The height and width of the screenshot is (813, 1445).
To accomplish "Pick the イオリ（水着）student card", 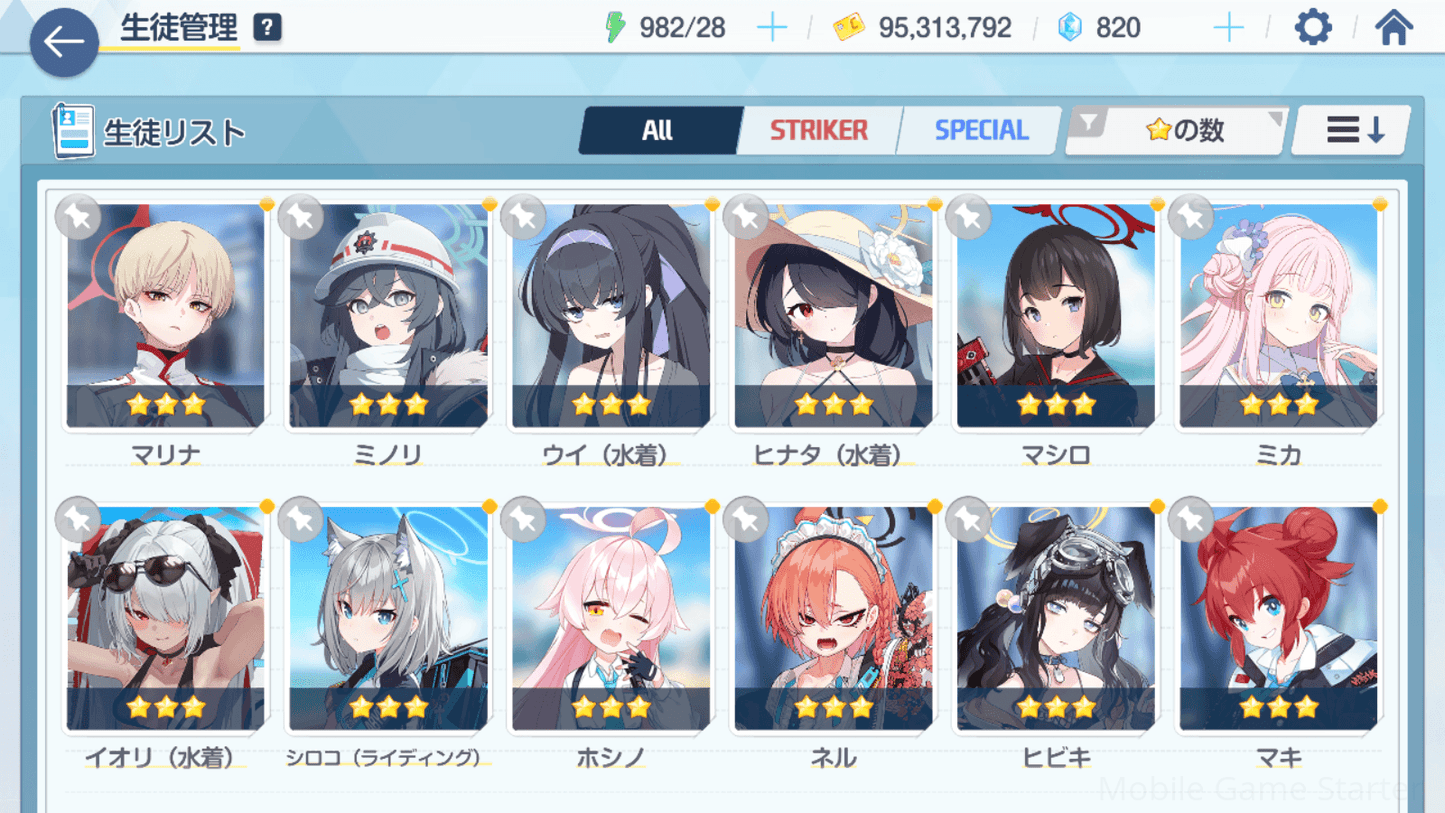I will click(166, 618).
